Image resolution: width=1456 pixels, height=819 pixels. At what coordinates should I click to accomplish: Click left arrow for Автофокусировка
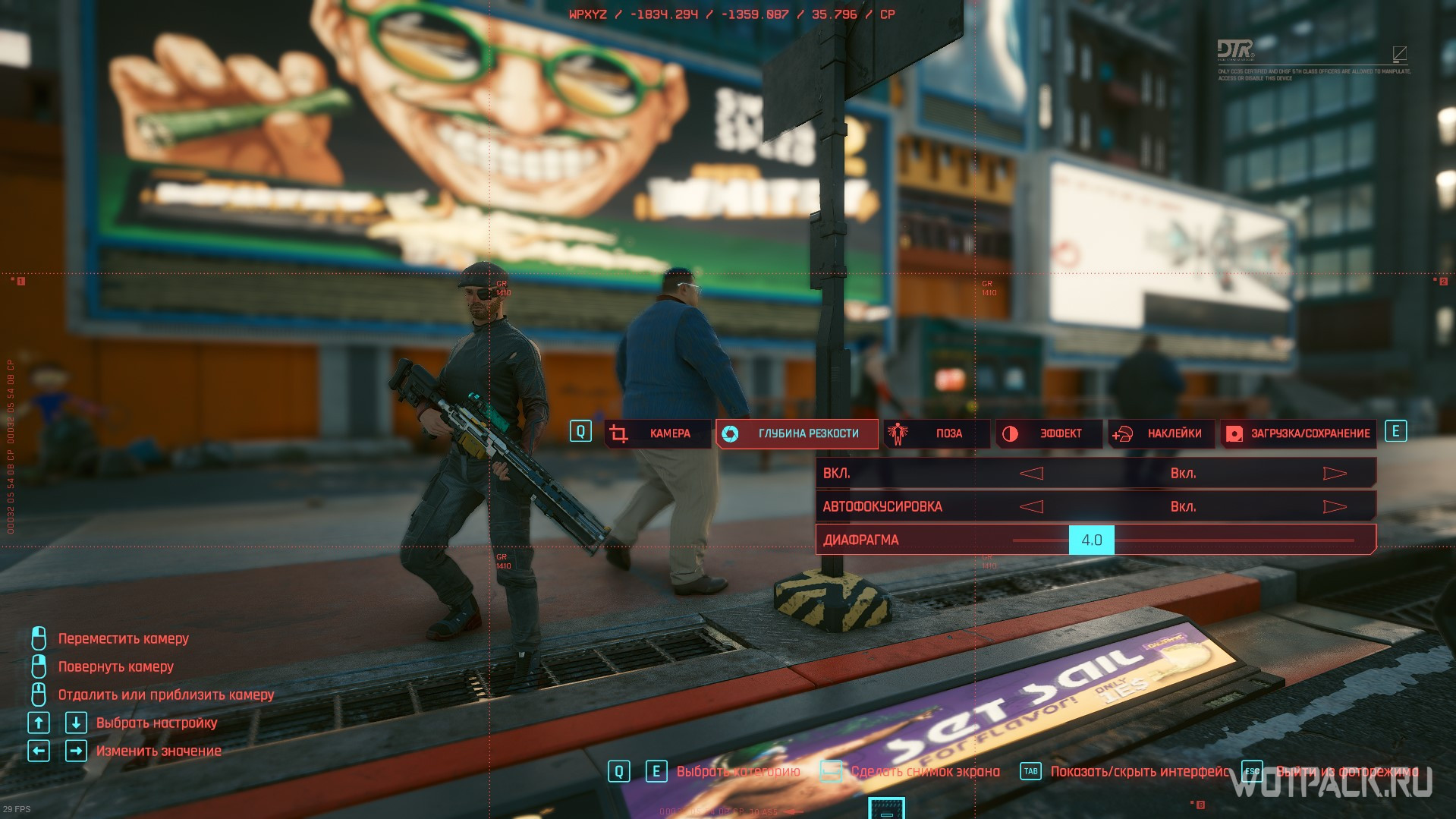pyautogui.click(x=1031, y=507)
